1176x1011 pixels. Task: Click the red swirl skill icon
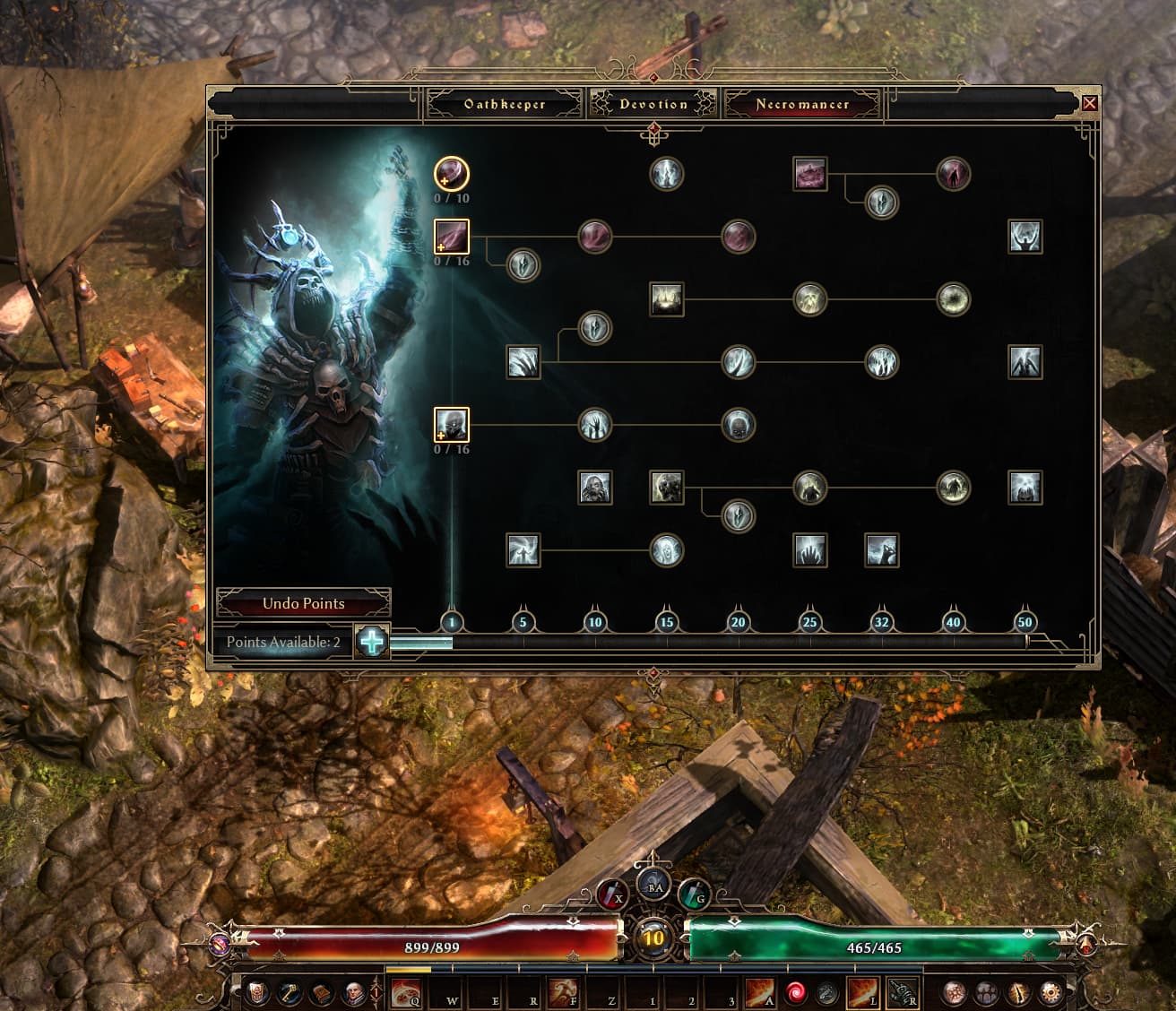coord(795,992)
